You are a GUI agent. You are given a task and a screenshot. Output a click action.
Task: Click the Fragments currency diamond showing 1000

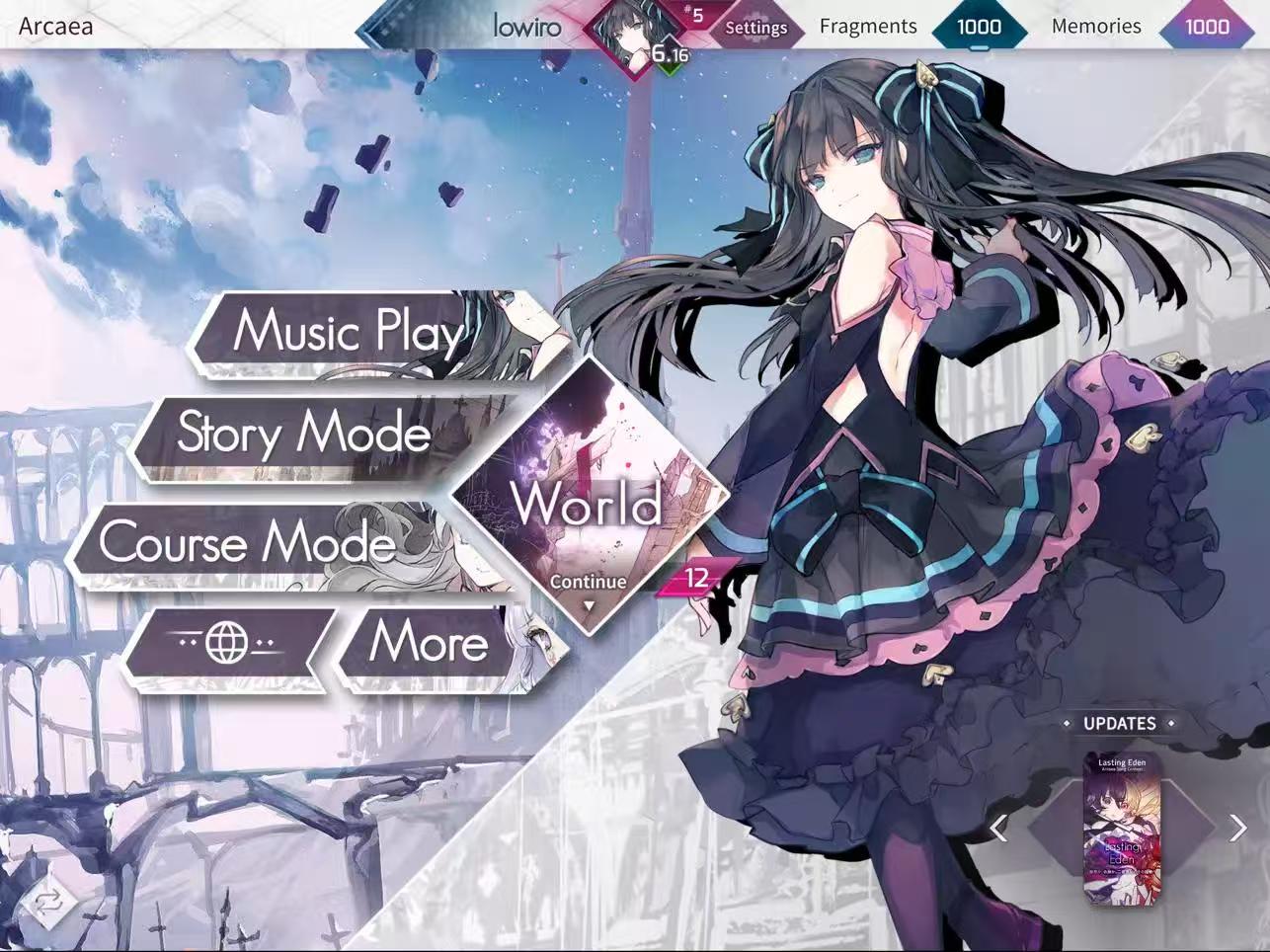[979, 27]
